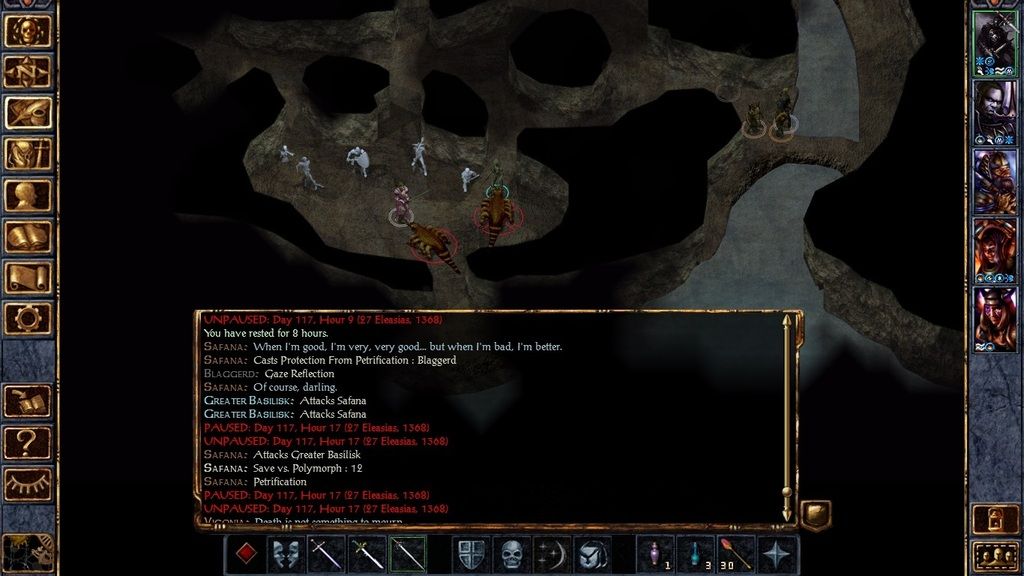Screen dimensions: 1024x576
Task: Choose the theater masks action button
Action: click(286, 554)
